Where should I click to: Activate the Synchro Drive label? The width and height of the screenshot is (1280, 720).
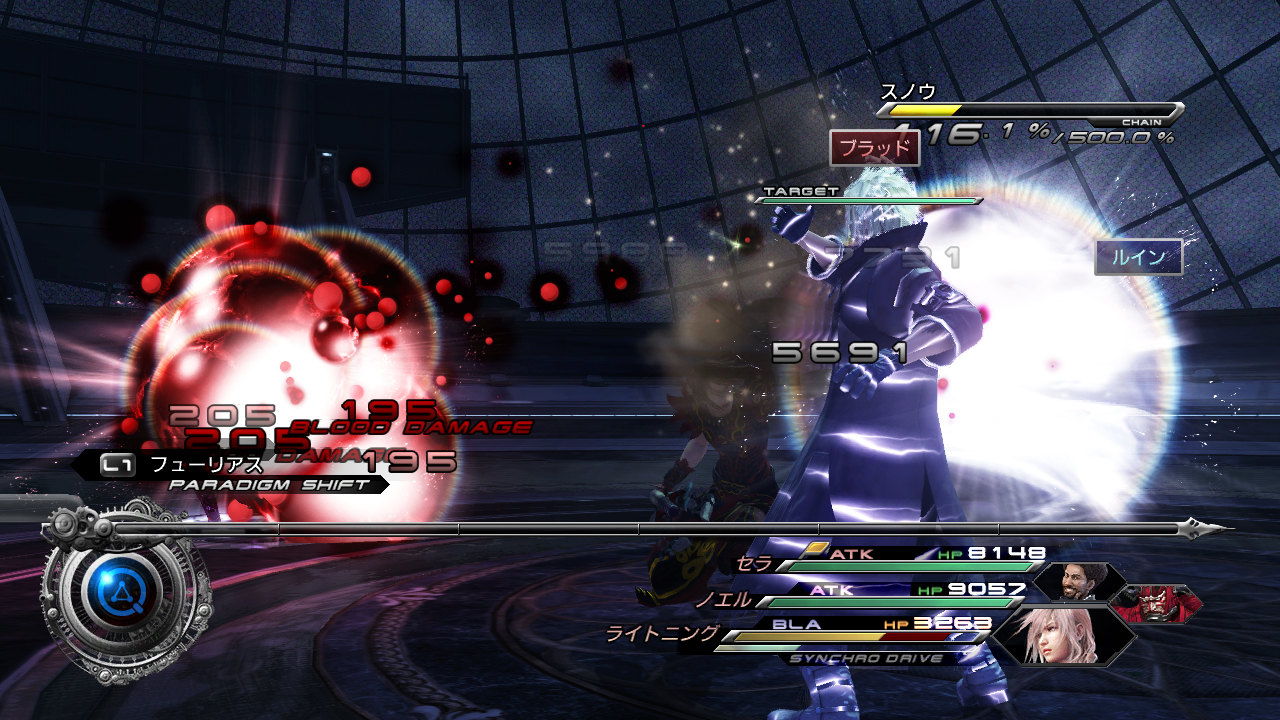867,658
